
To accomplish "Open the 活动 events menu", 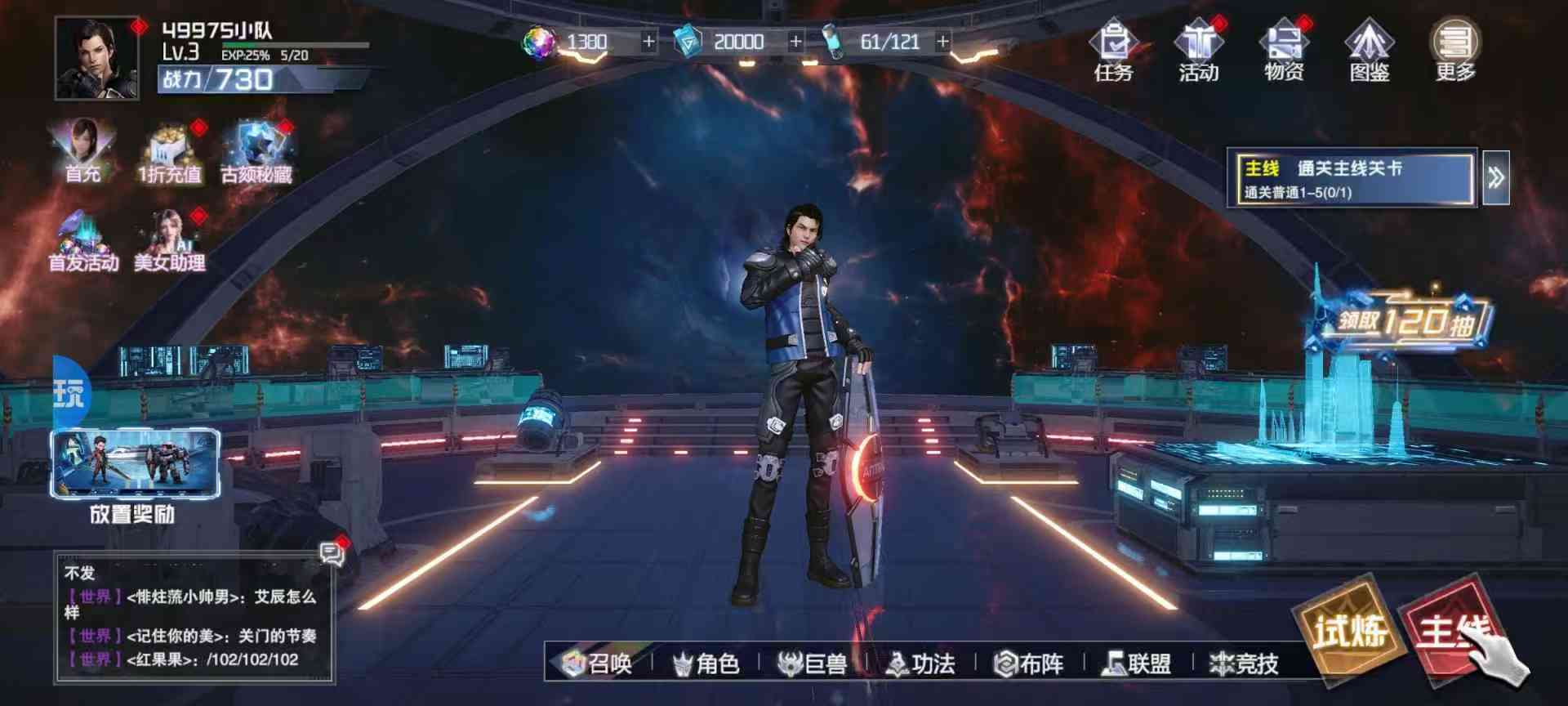I will click(1198, 51).
